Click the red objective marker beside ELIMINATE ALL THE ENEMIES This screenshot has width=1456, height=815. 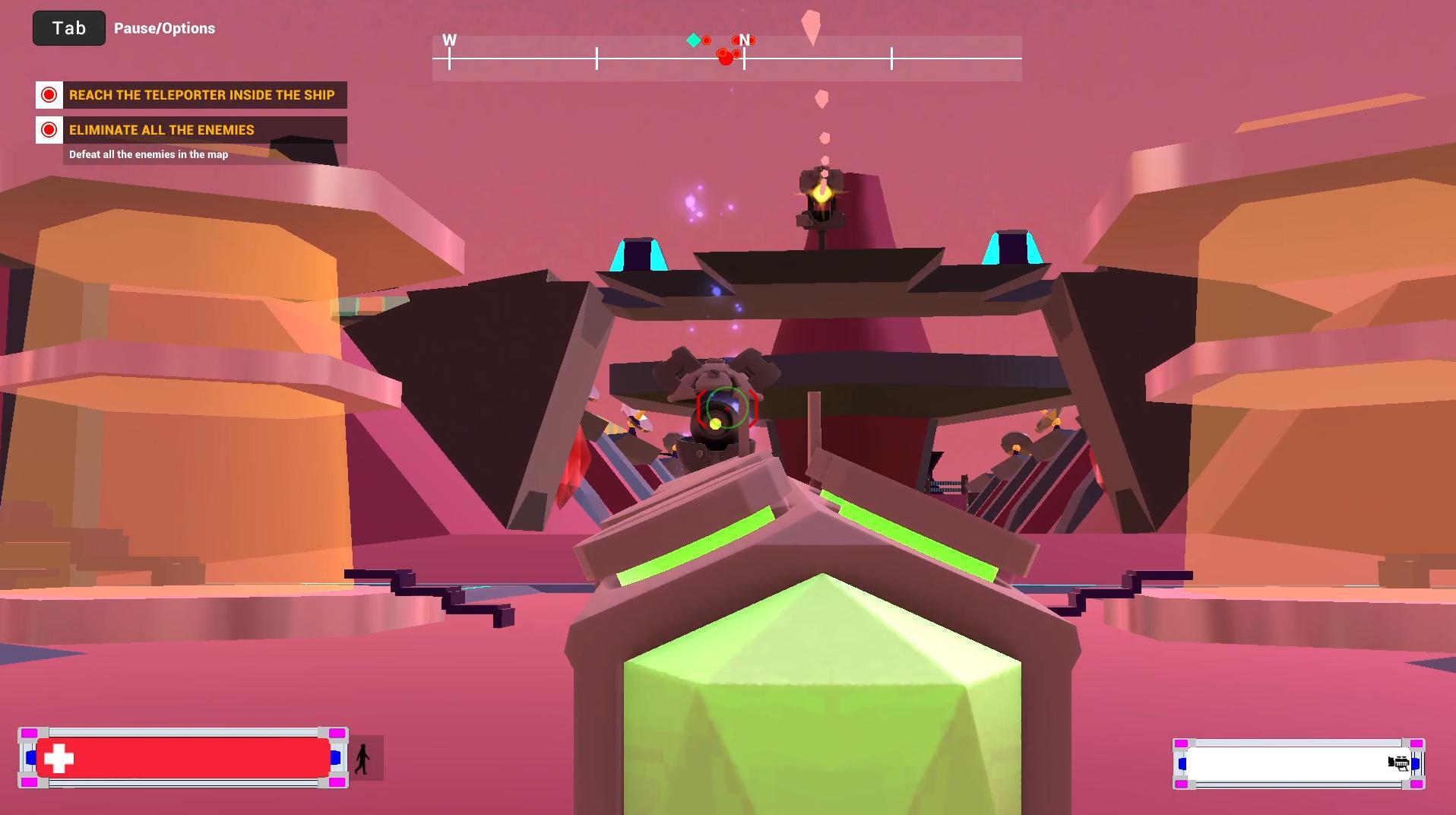(x=49, y=129)
